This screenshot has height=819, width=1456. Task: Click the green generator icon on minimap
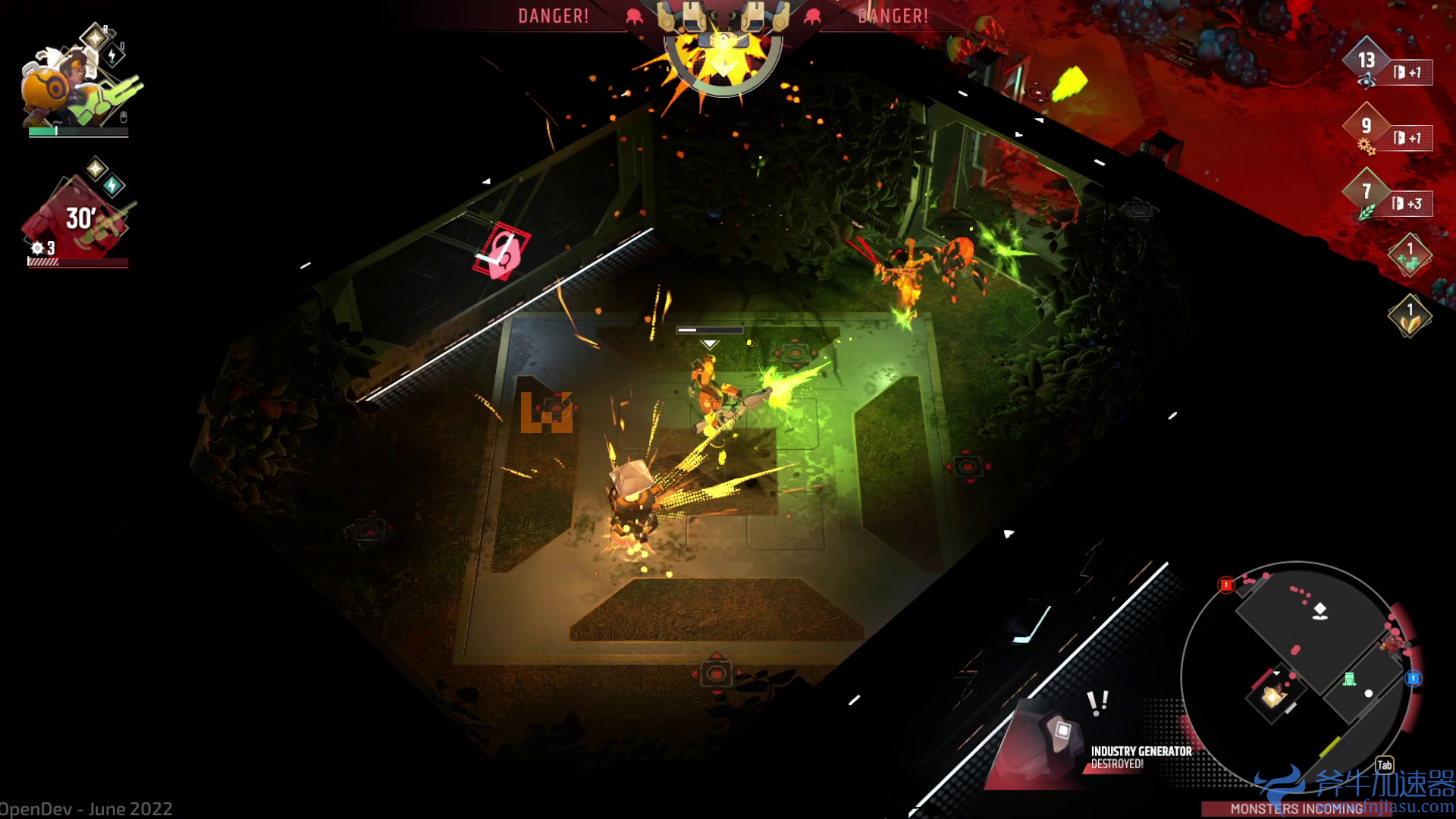click(1349, 679)
